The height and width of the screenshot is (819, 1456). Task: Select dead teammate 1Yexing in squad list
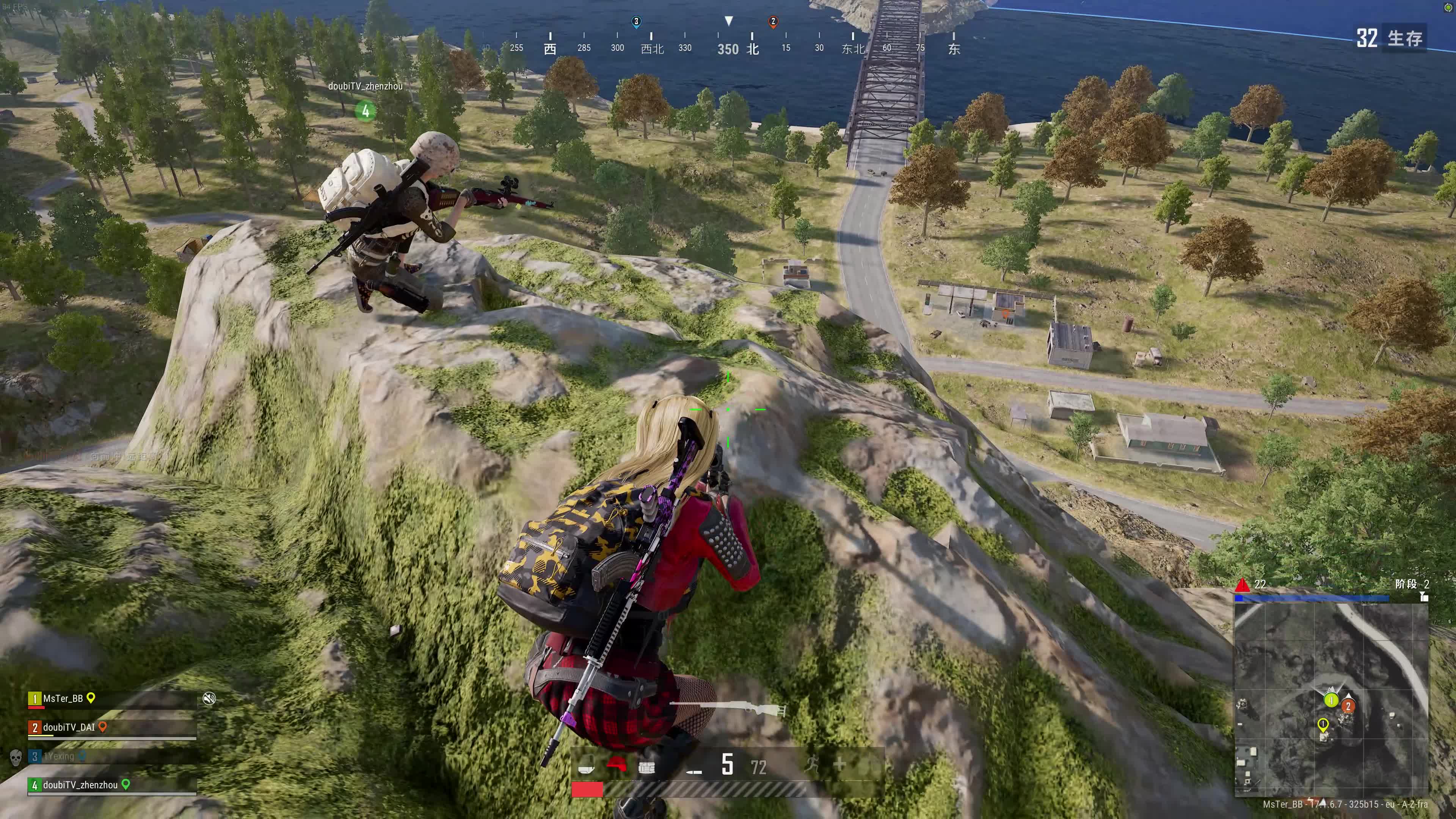pyautogui.click(x=60, y=756)
